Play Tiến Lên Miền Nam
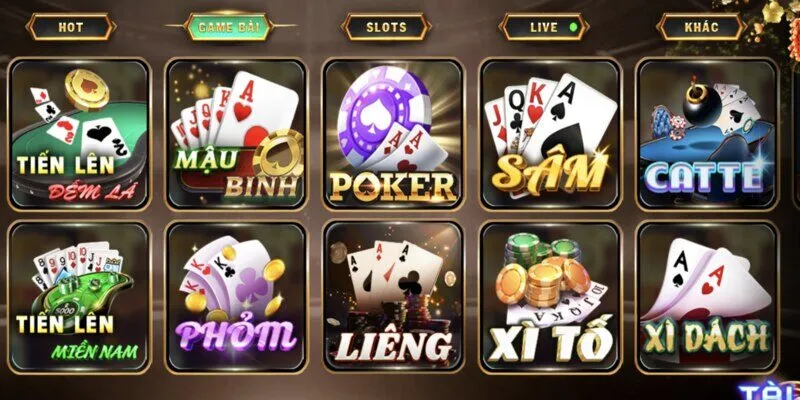Screen dimensions: 800x400 click(x=79, y=297)
